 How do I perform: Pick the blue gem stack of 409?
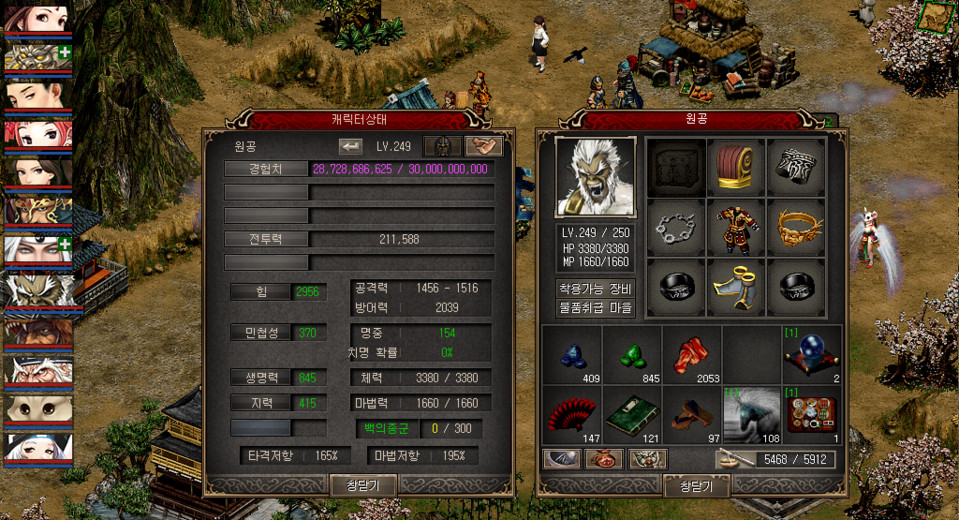pos(571,355)
